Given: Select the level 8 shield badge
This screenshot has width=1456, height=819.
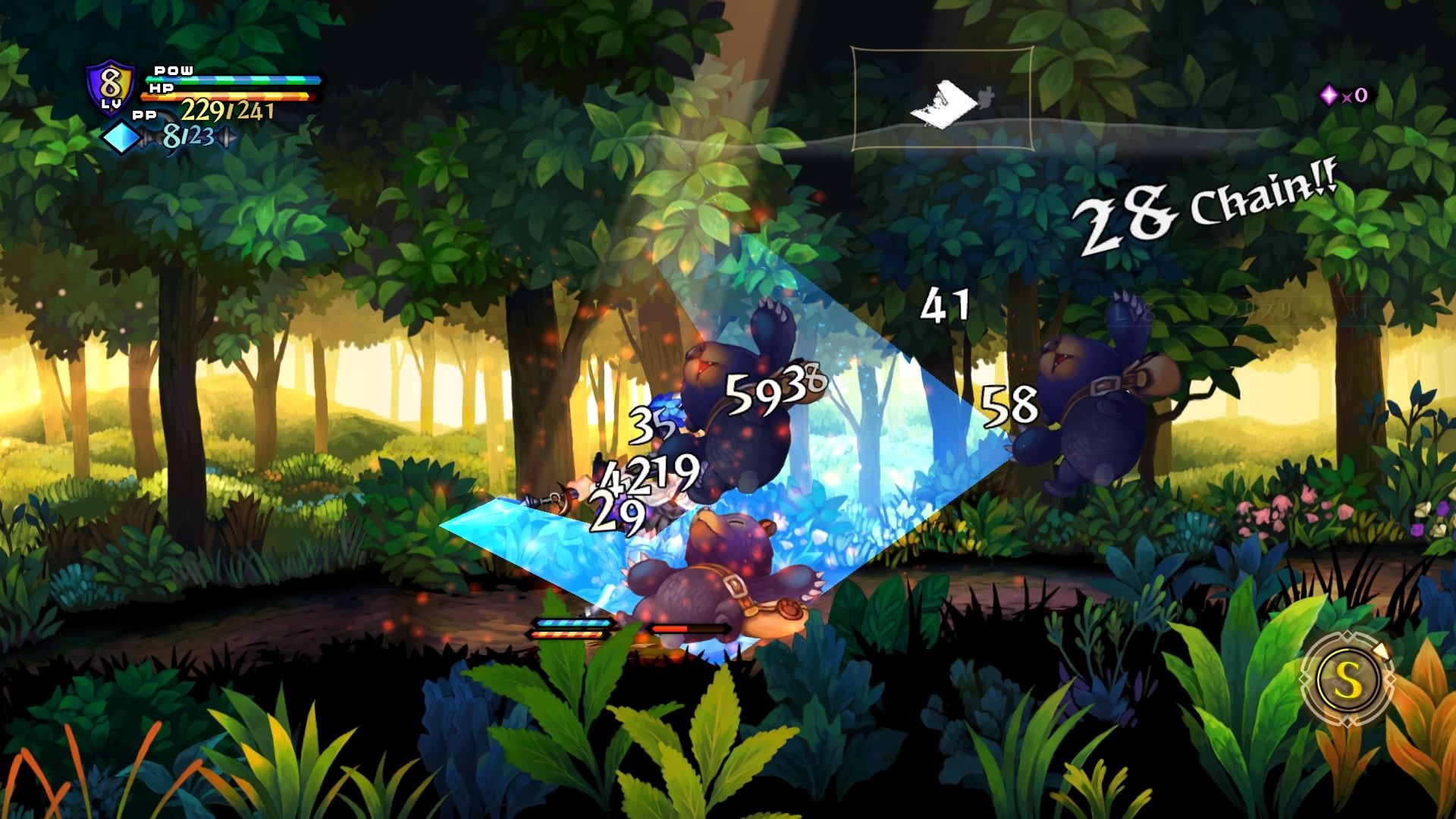Looking at the screenshot, I should (111, 86).
